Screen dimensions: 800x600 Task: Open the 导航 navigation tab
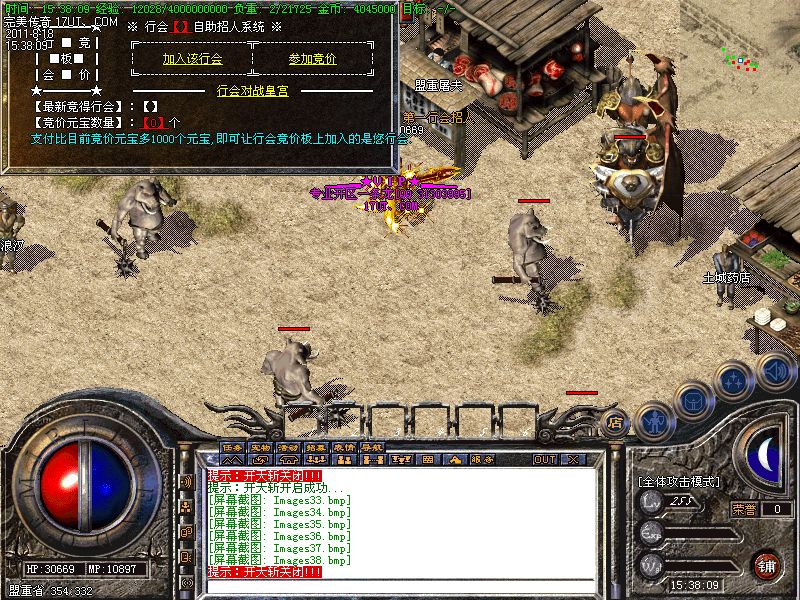pyautogui.click(x=373, y=447)
